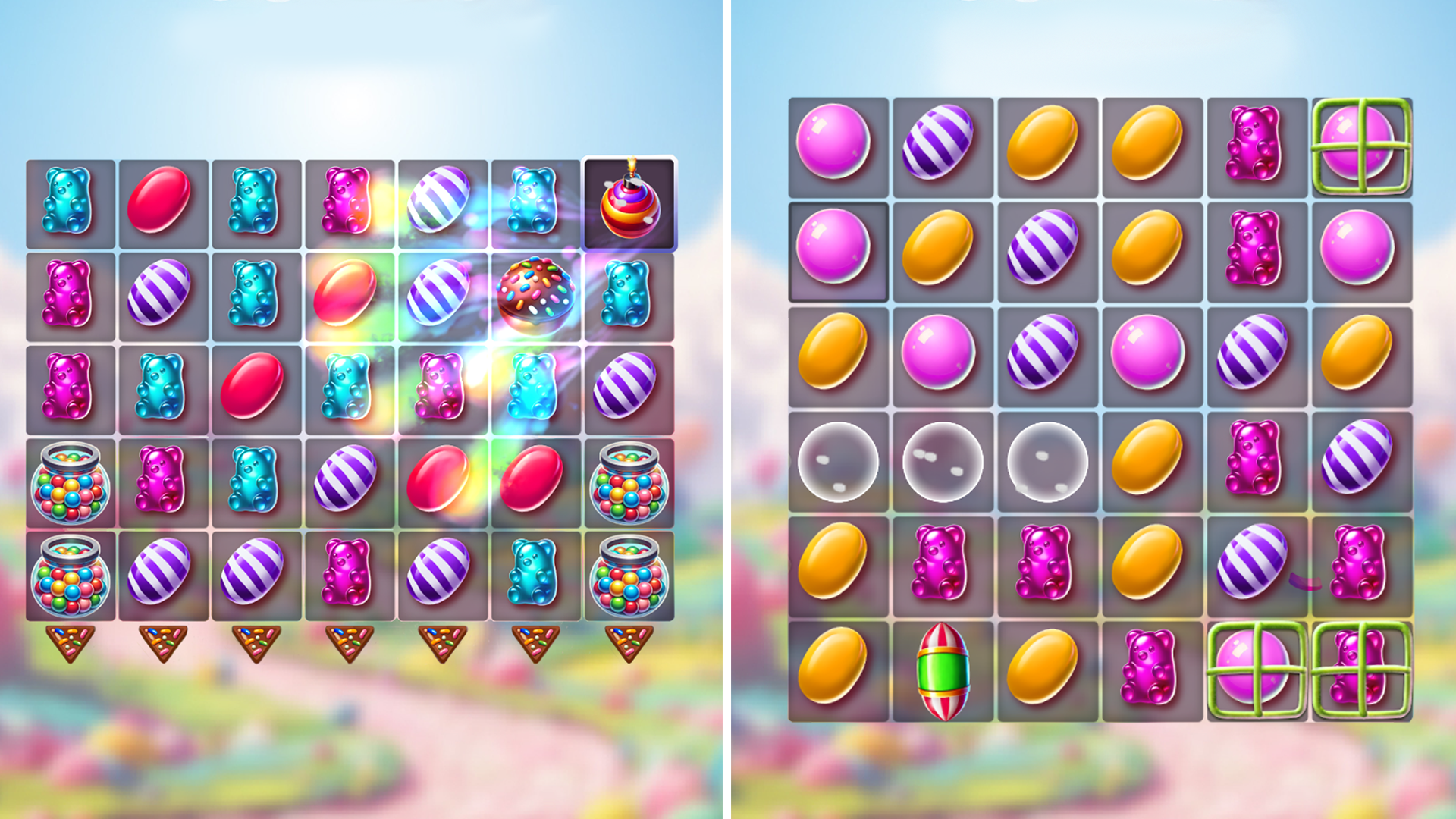Screen dimensions: 1456x819
Task: Click the caged pink candy at top right
Action: (x=1361, y=144)
